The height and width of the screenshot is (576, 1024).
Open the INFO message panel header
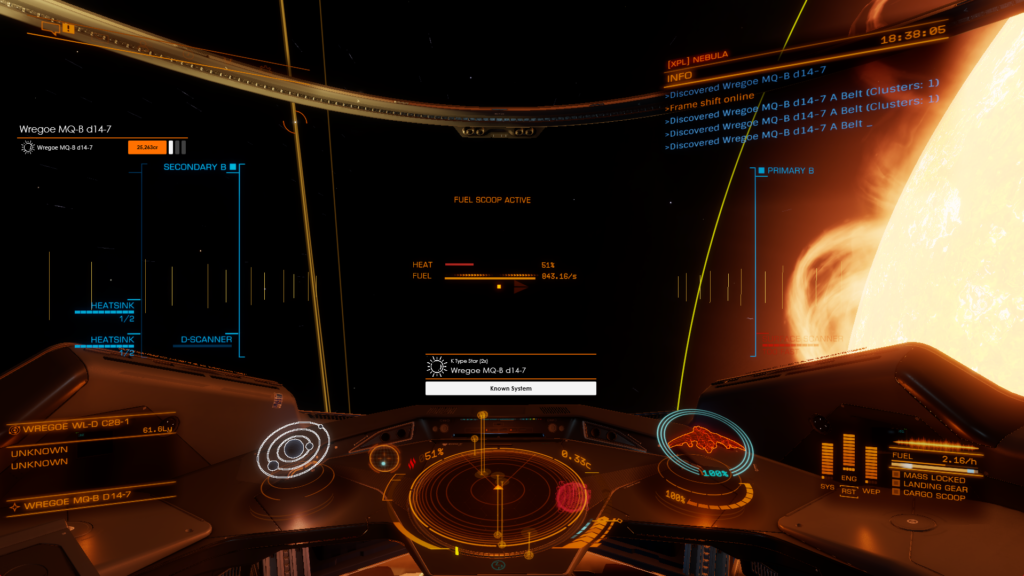tap(680, 75)
